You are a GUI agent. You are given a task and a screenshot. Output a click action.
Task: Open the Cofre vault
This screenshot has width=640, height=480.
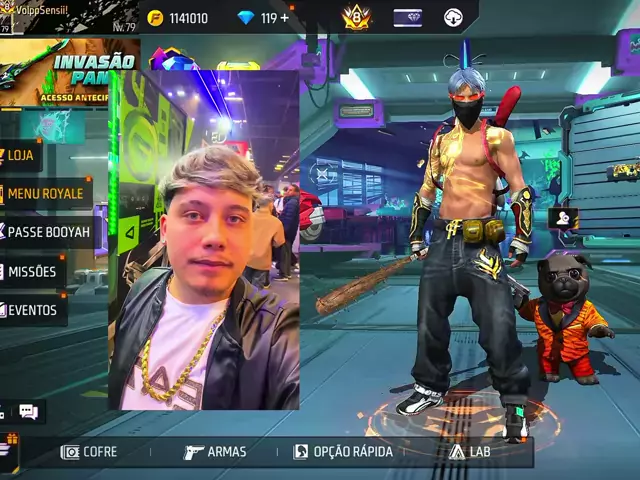pos(90,452)
